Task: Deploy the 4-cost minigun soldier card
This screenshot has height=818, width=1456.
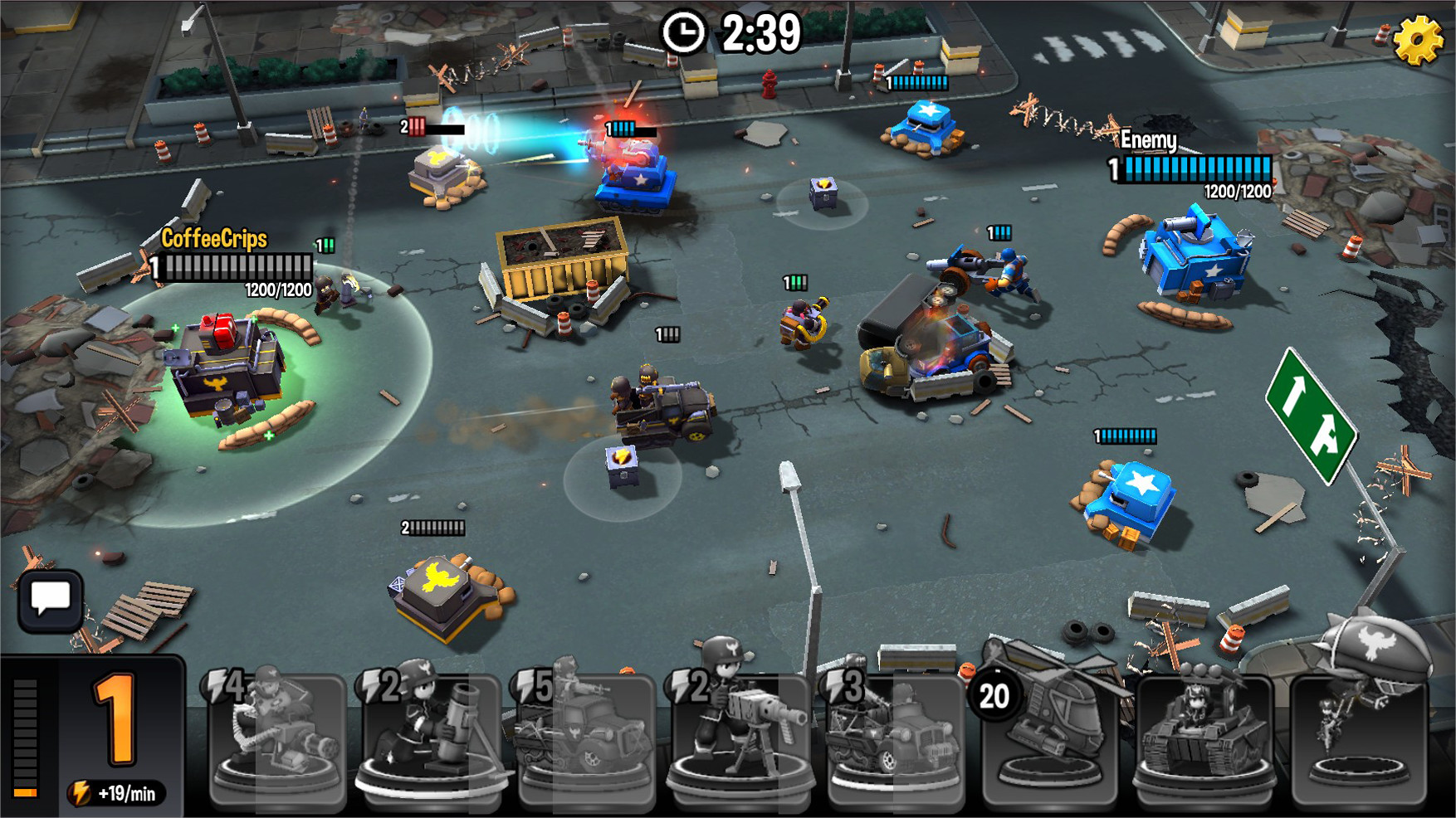Action: coord(278,738)
